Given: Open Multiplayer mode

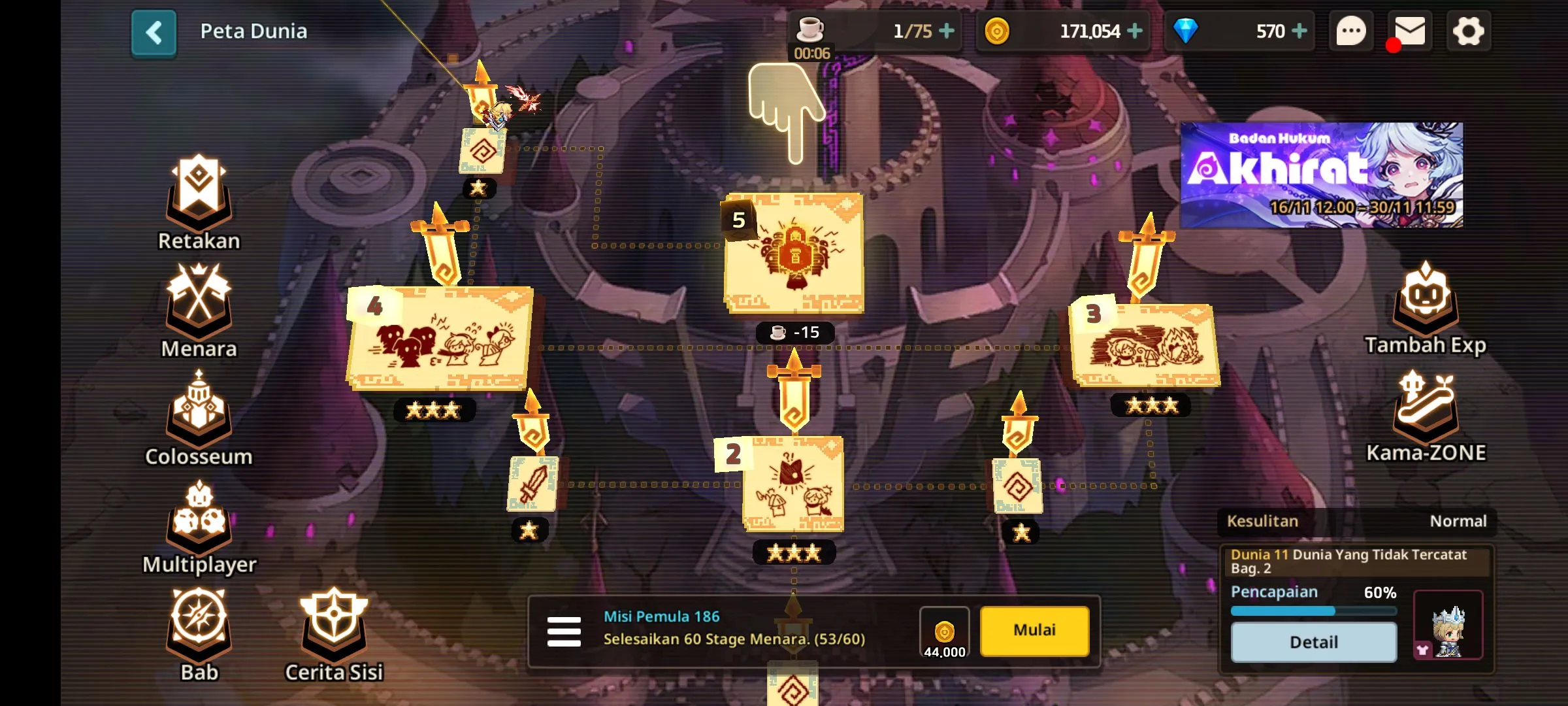Looking at the screenshot, I should tap(199, 520).
